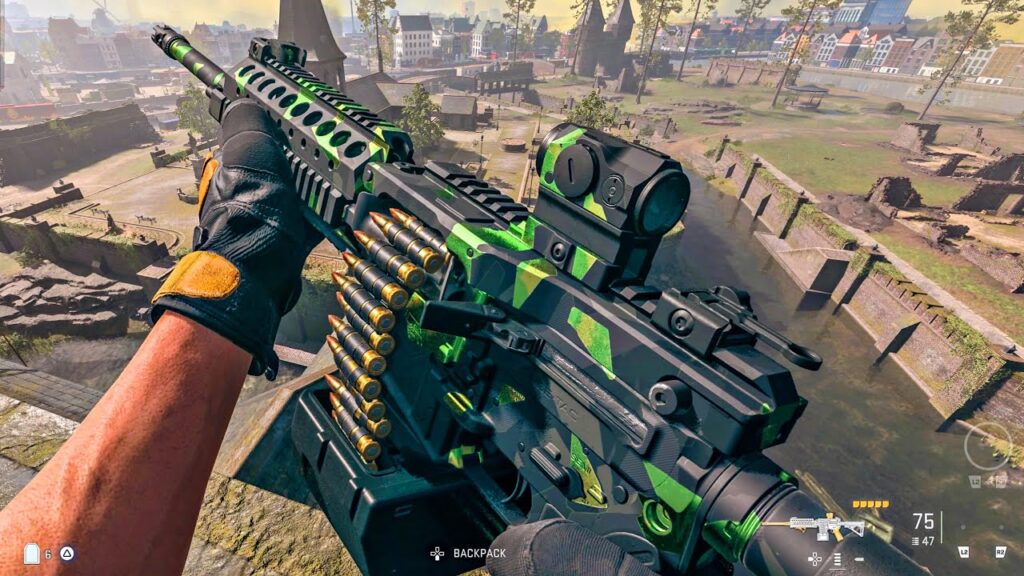Toggle the fire mode indicator
This screenshot has width=1024, height=576.
pos(835,559)
